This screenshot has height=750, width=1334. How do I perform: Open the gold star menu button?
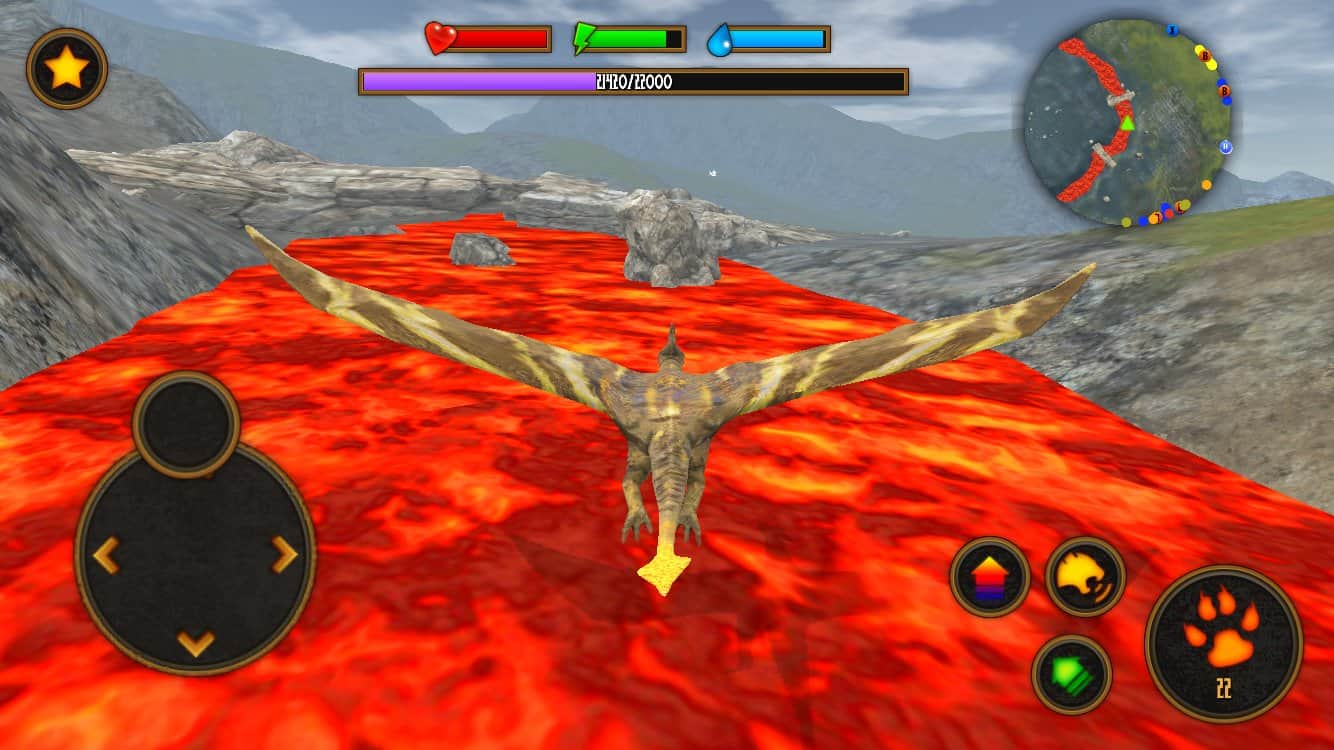(x=67, y=68)
